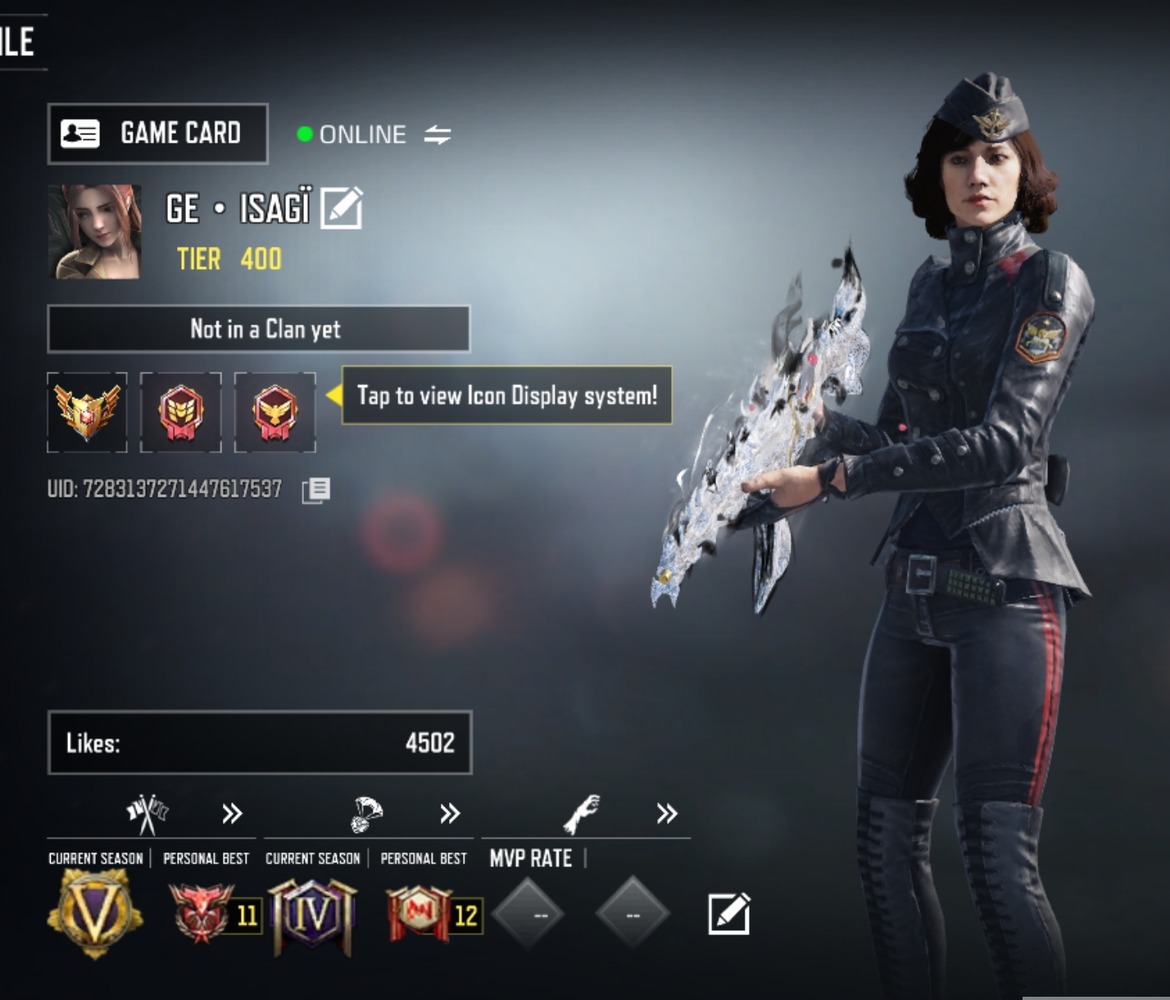Select the current season multiplayer V rank badge

pyautogui.click(x=95, y=912)
